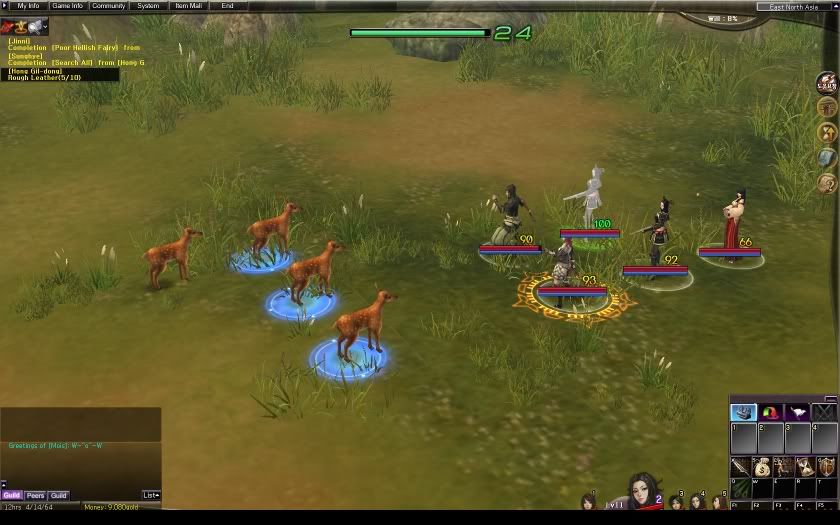The image size is (840, 525).
Task: Choose the white horse panel tab
Action: (x=797, y=412)
